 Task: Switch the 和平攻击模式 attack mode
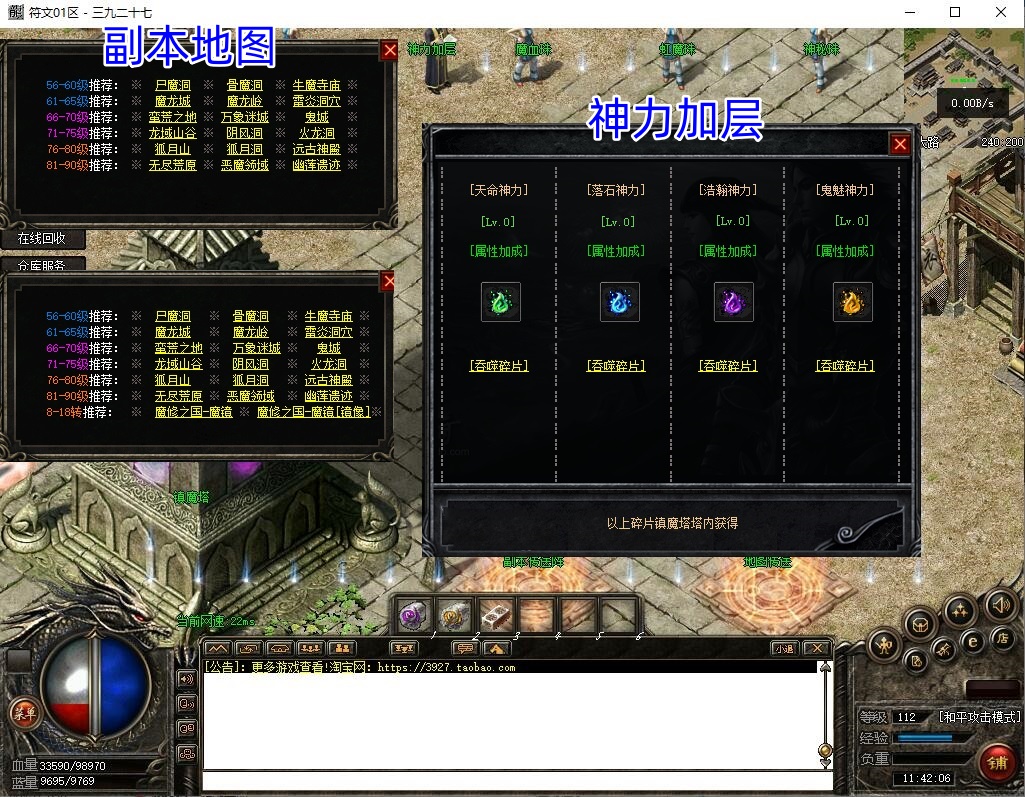pos(979,717)
